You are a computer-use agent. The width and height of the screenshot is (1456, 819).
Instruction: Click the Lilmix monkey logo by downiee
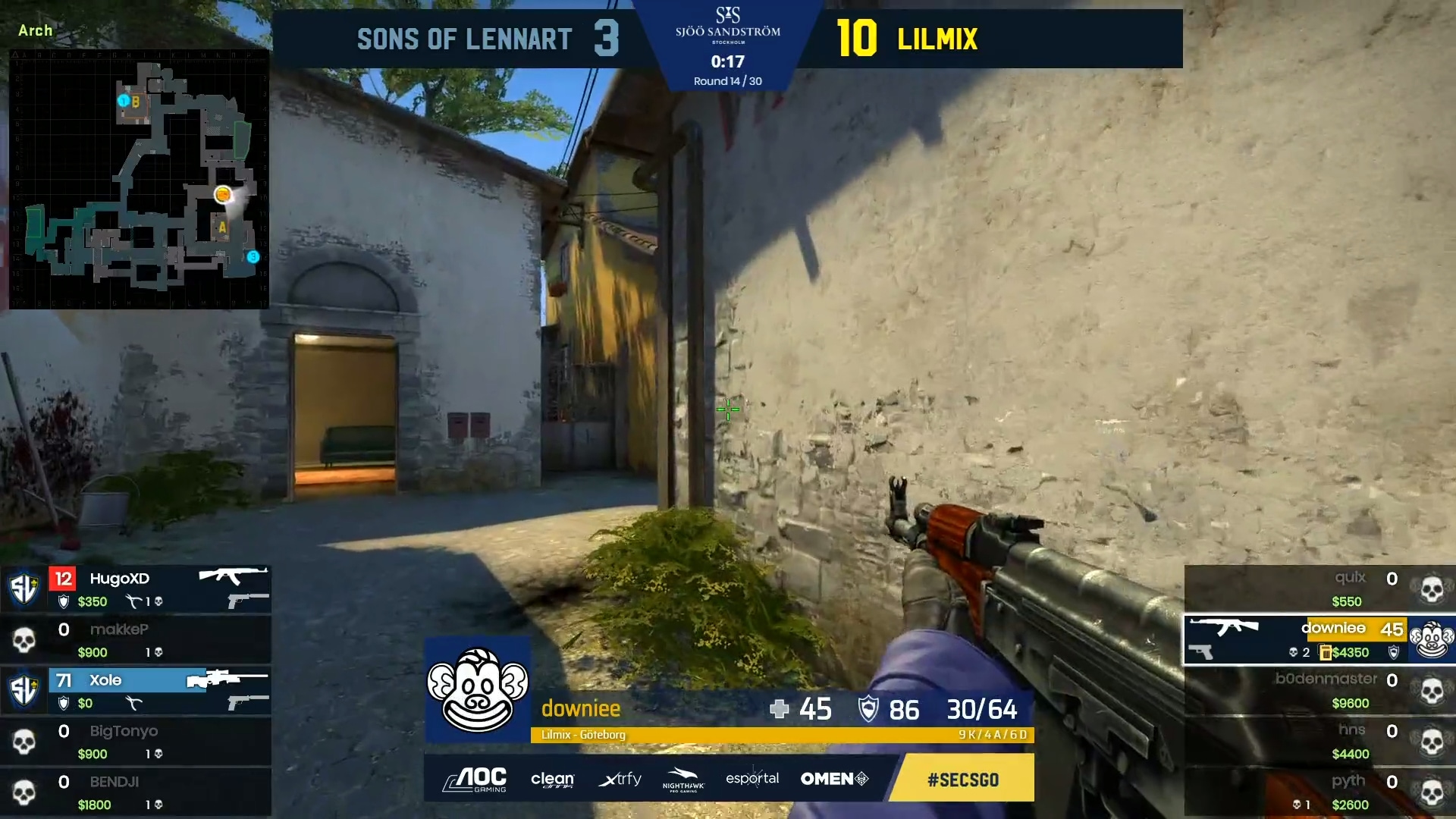477,689
